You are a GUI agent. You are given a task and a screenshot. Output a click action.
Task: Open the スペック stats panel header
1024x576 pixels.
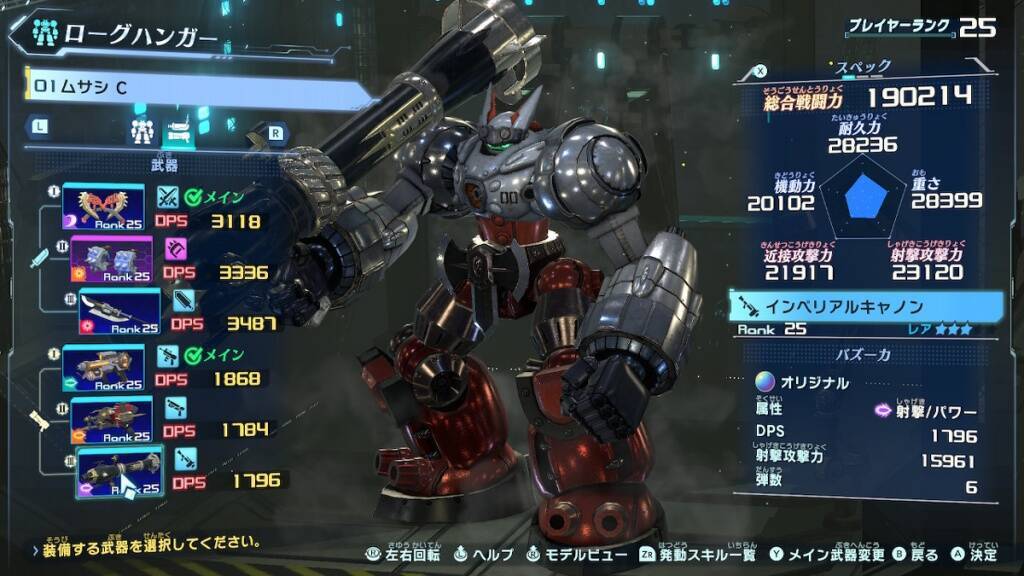[864, 67]
